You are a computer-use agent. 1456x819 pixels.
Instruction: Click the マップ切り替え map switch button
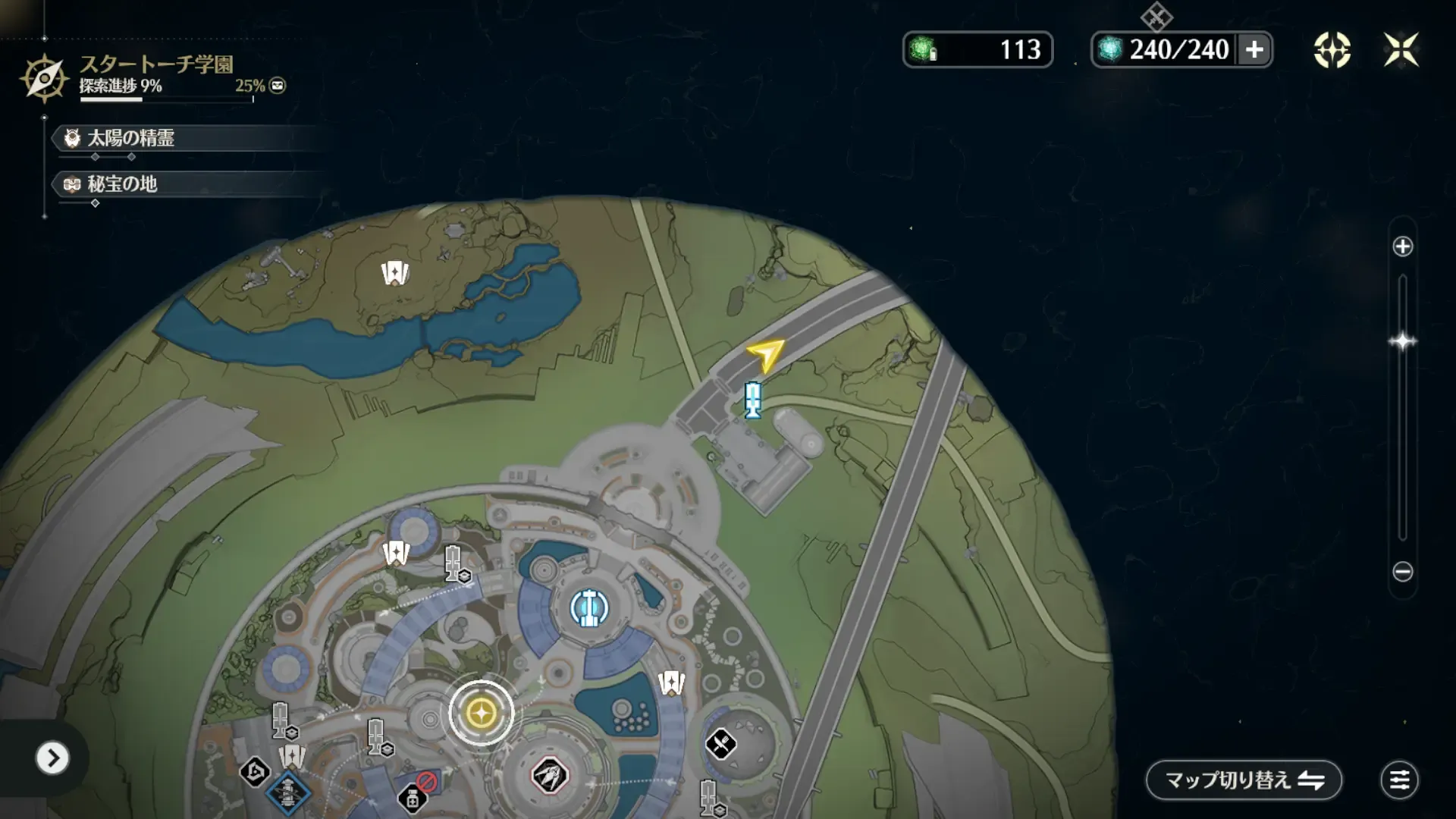pos(1244,780)
